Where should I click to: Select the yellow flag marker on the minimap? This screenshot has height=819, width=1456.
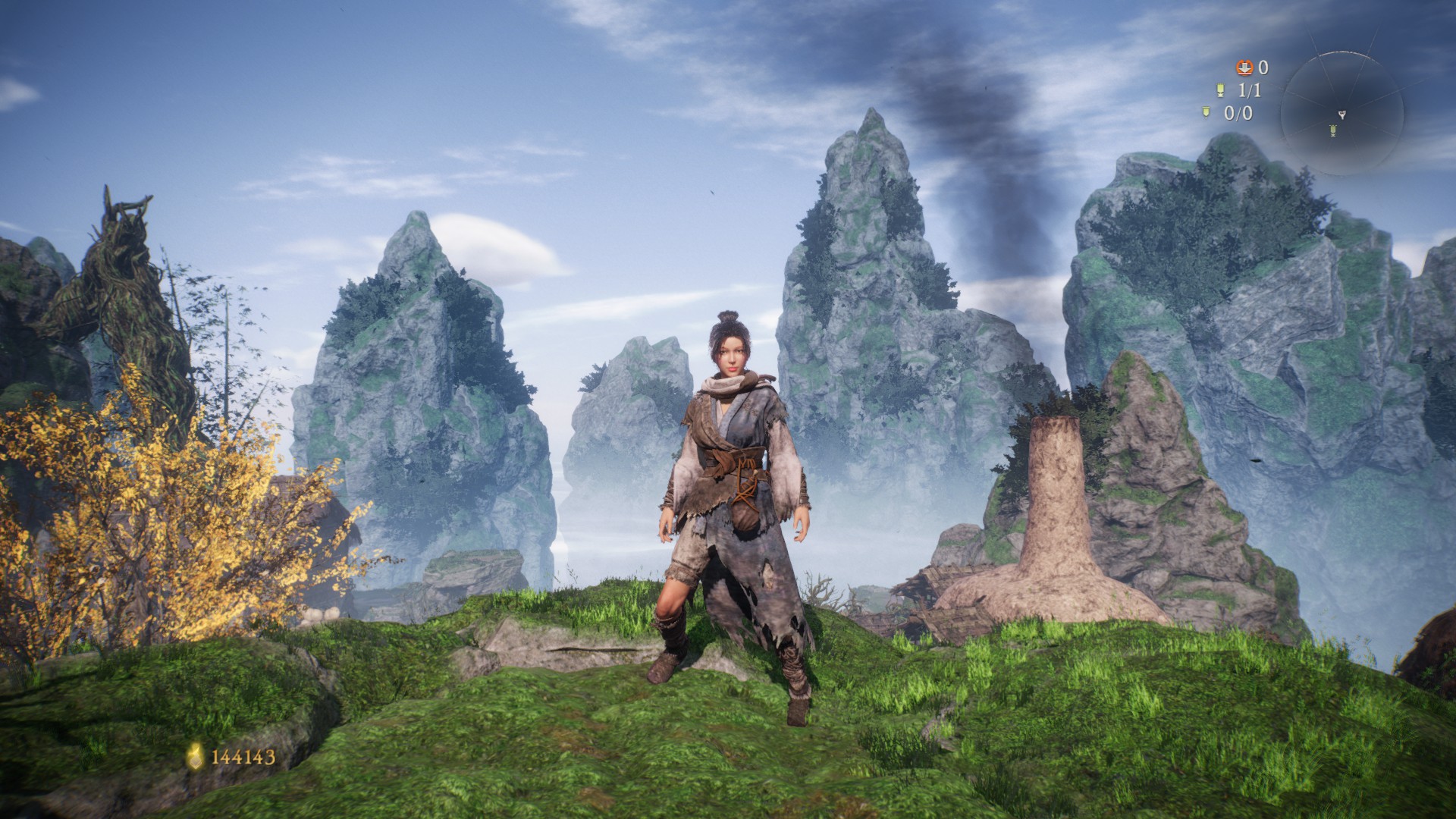1333,132
